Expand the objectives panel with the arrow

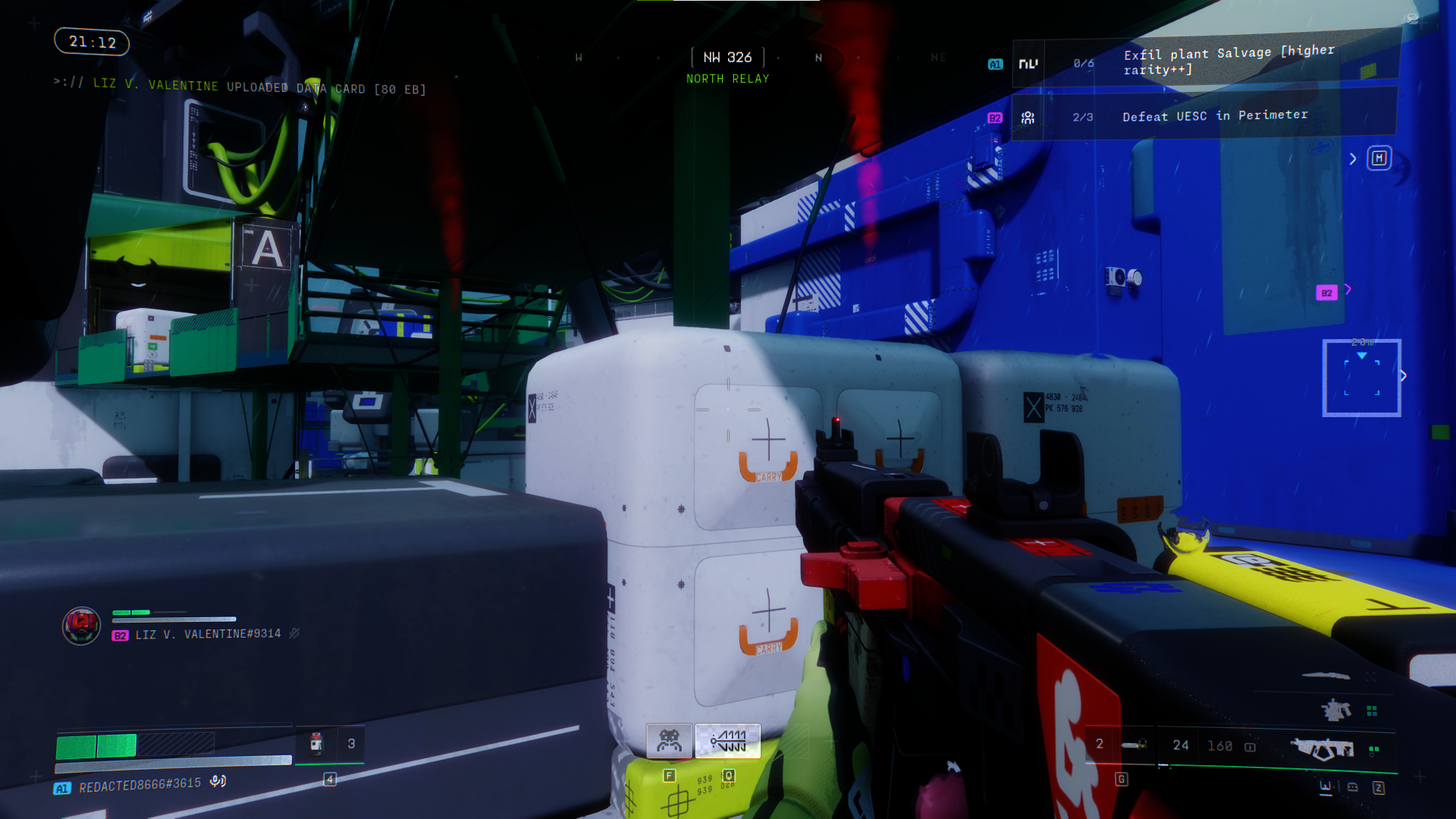click(x=1353, y=158)
